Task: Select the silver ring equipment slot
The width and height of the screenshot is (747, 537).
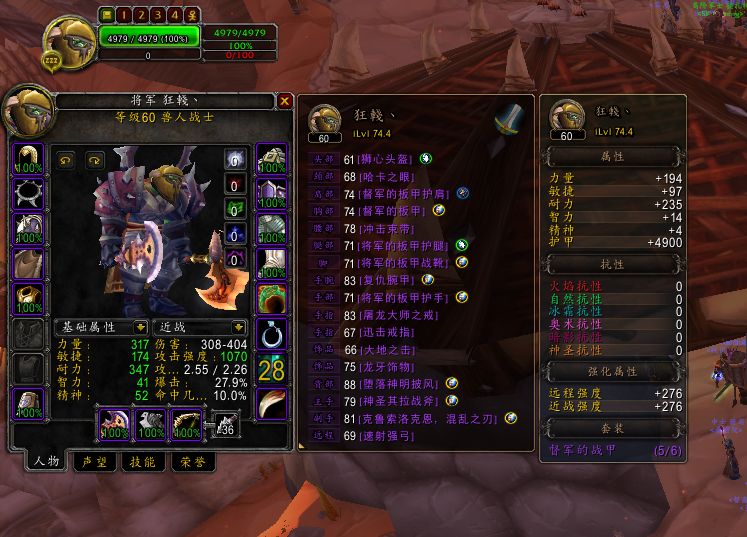Action: [271, 333]
